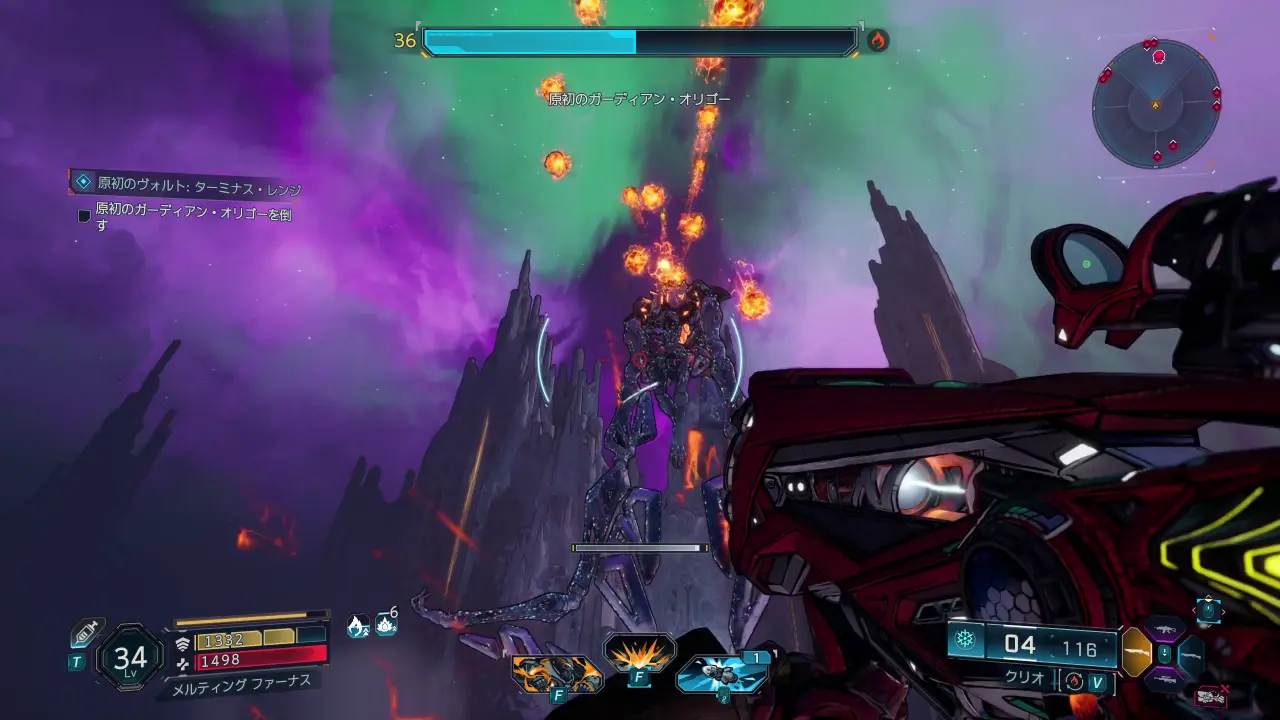Open the circular minimap
The width and height of the screenshot is (1280, 720).
1156,102
